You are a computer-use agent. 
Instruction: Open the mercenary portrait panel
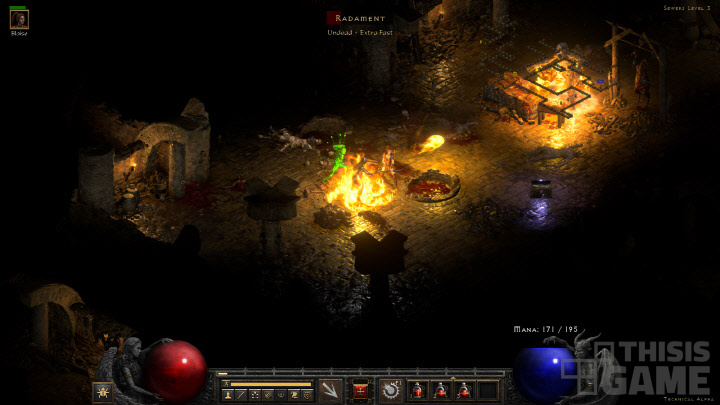click(19, 19)
